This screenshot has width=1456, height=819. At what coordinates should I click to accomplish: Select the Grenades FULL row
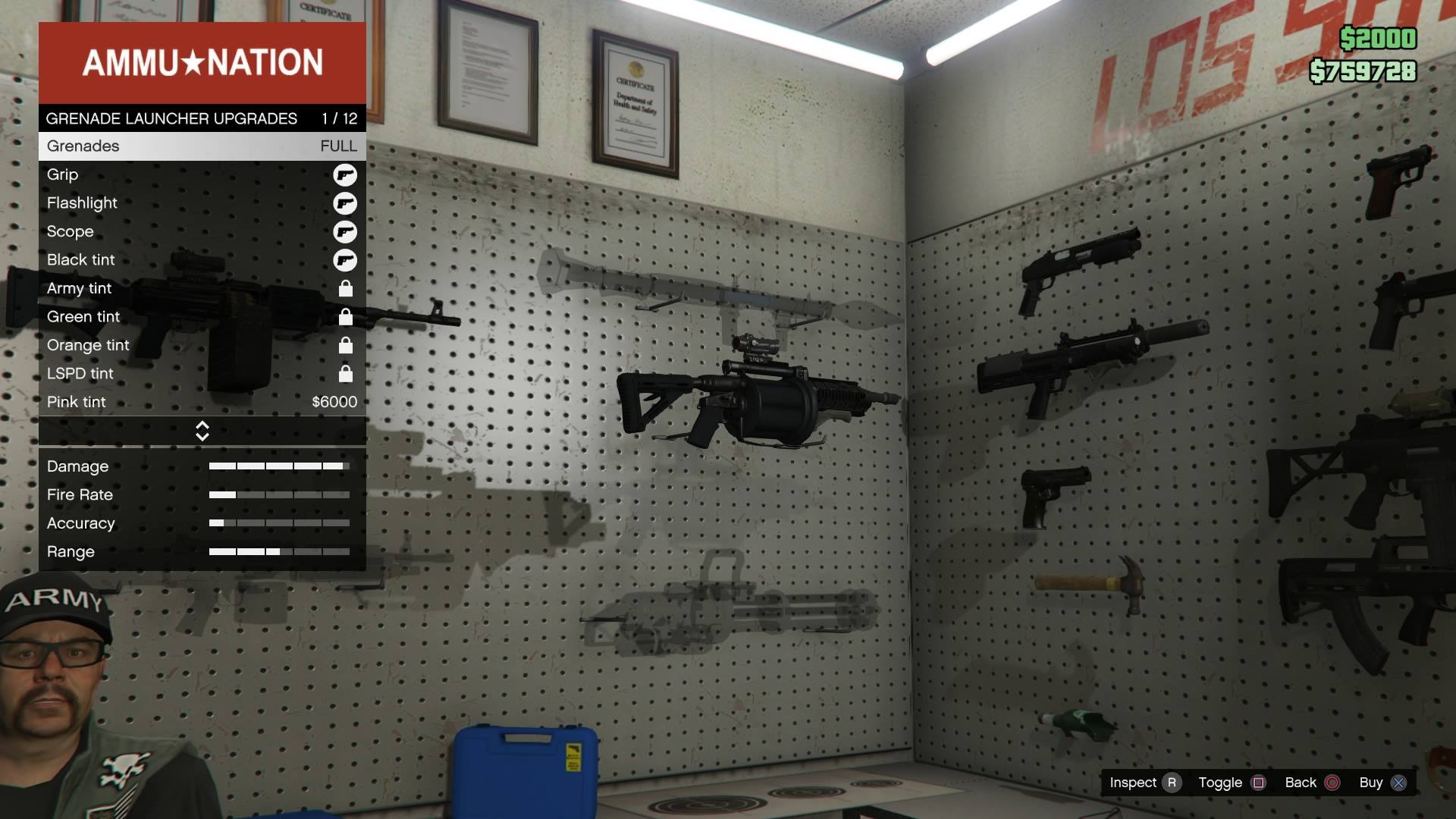click(201, 146)
